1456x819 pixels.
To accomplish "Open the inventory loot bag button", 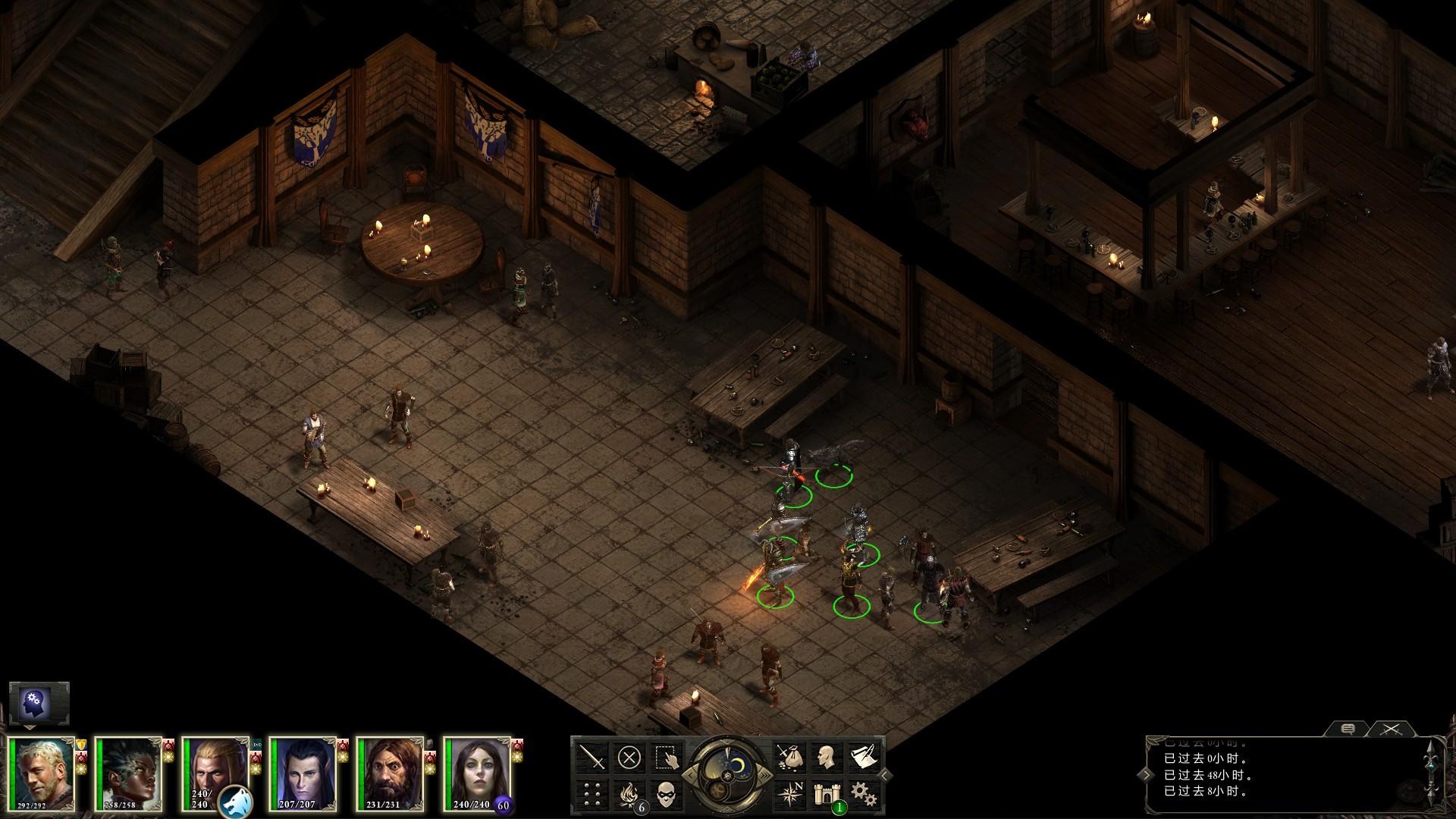I will coord(789,757).
